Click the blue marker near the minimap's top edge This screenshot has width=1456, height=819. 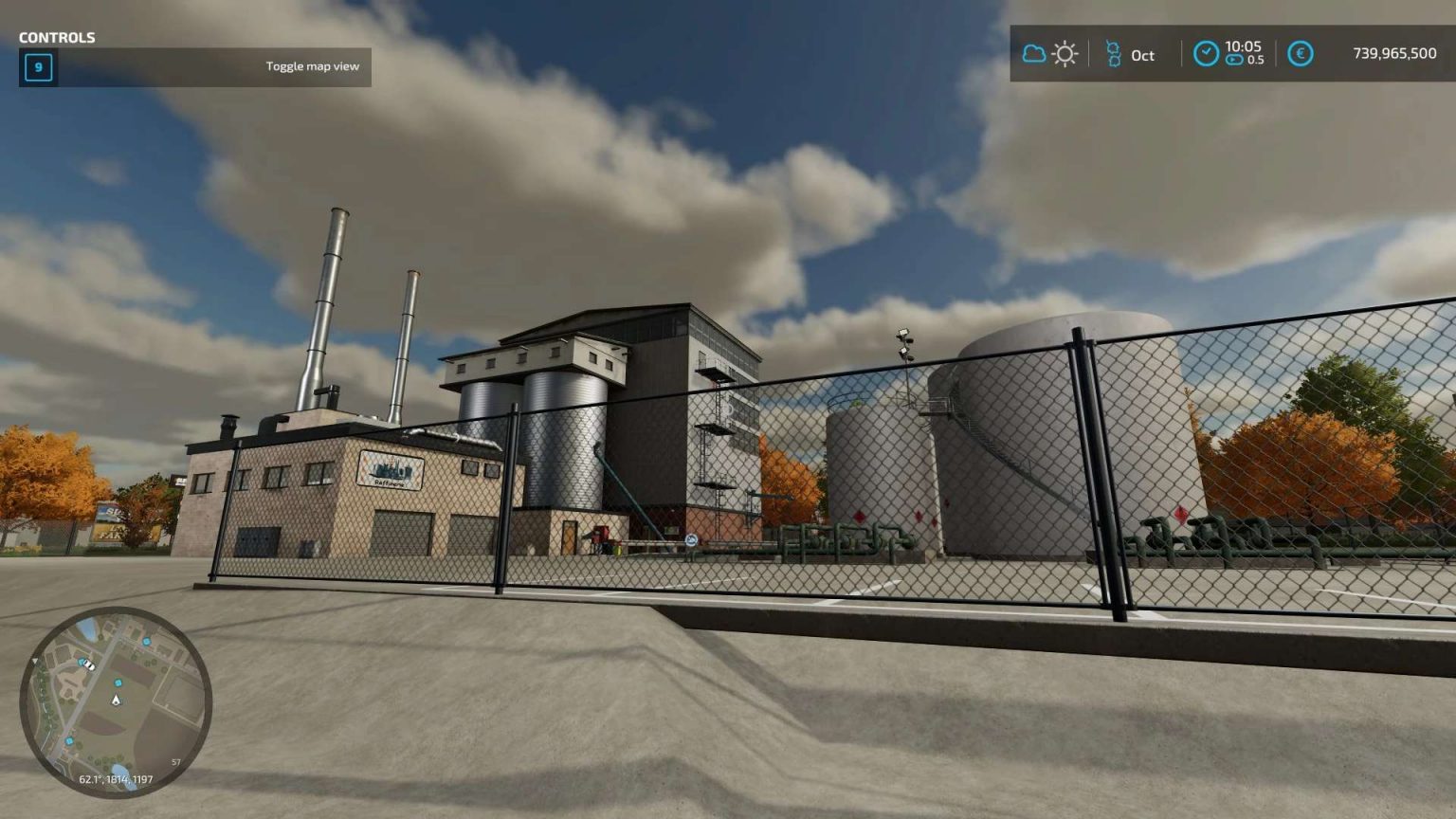pyautogui.click(x=146, y=643)
